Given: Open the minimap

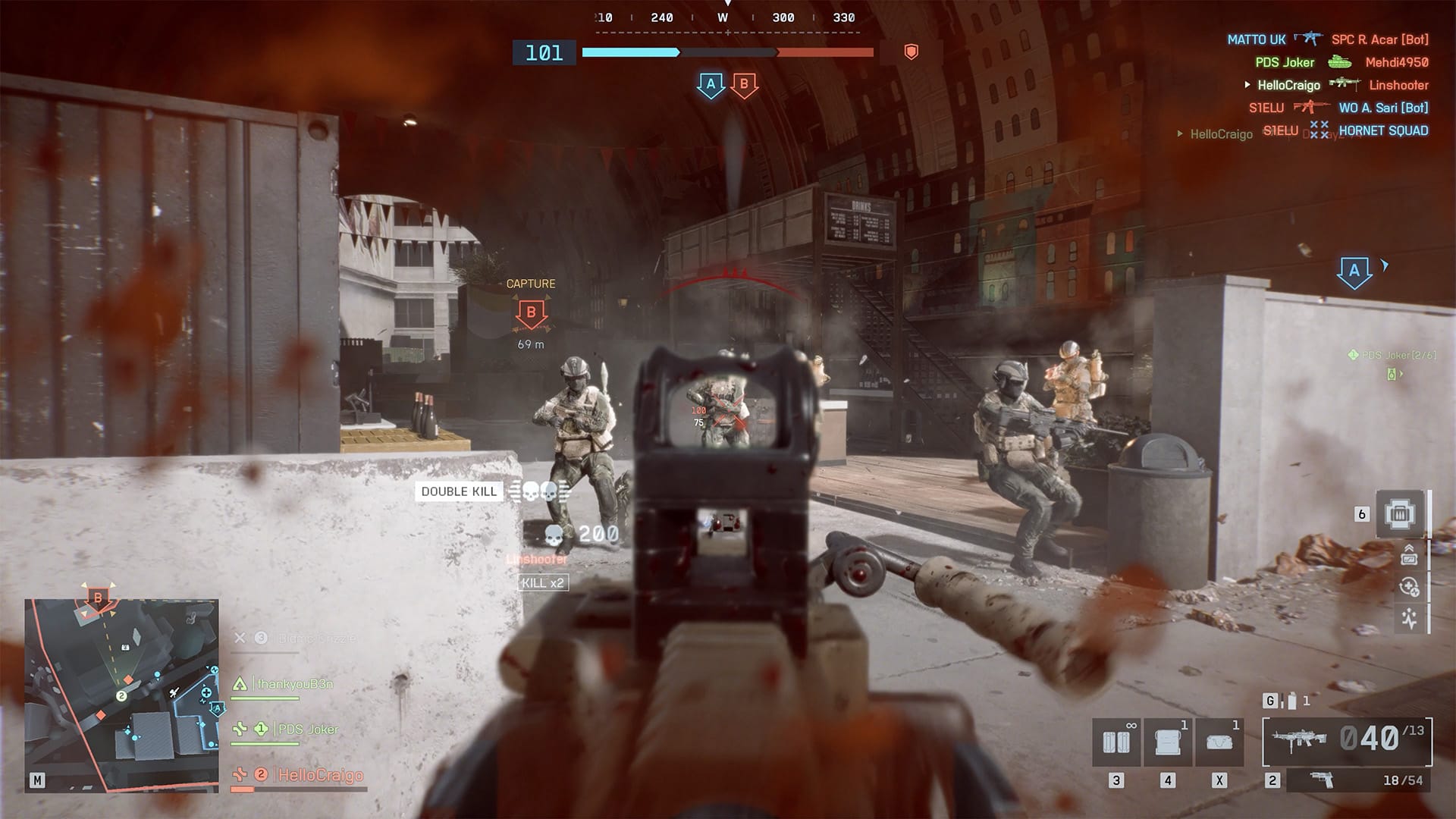Looking at the screenshot, I should coord(121,695).
